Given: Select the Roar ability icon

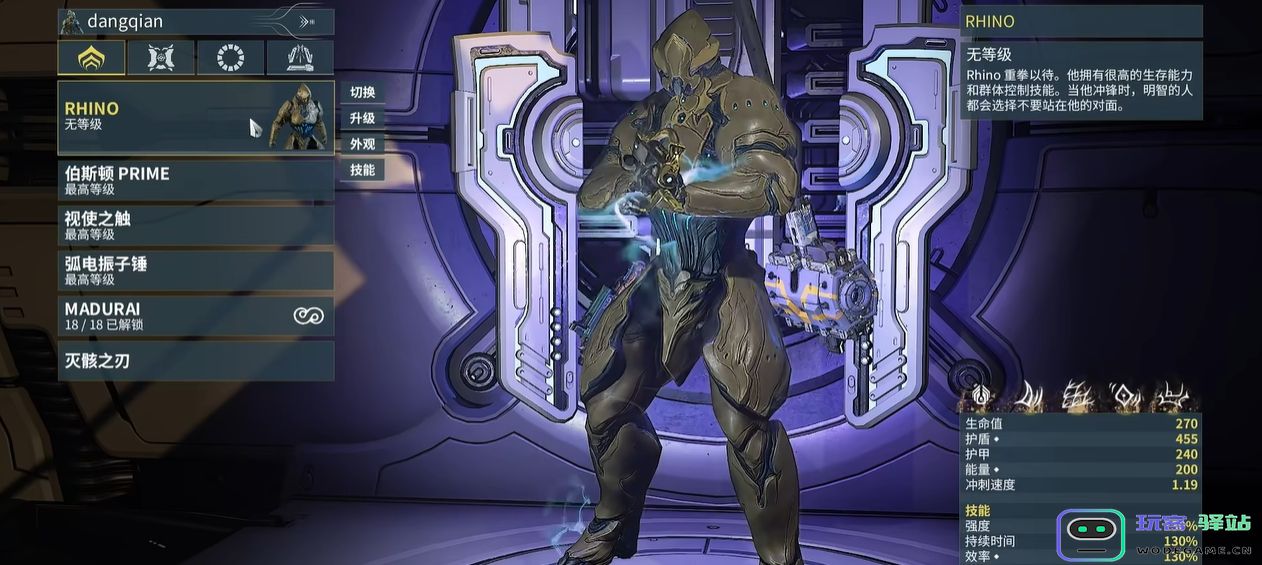Looking at the screenshot, I should (x=1124, y=397).
